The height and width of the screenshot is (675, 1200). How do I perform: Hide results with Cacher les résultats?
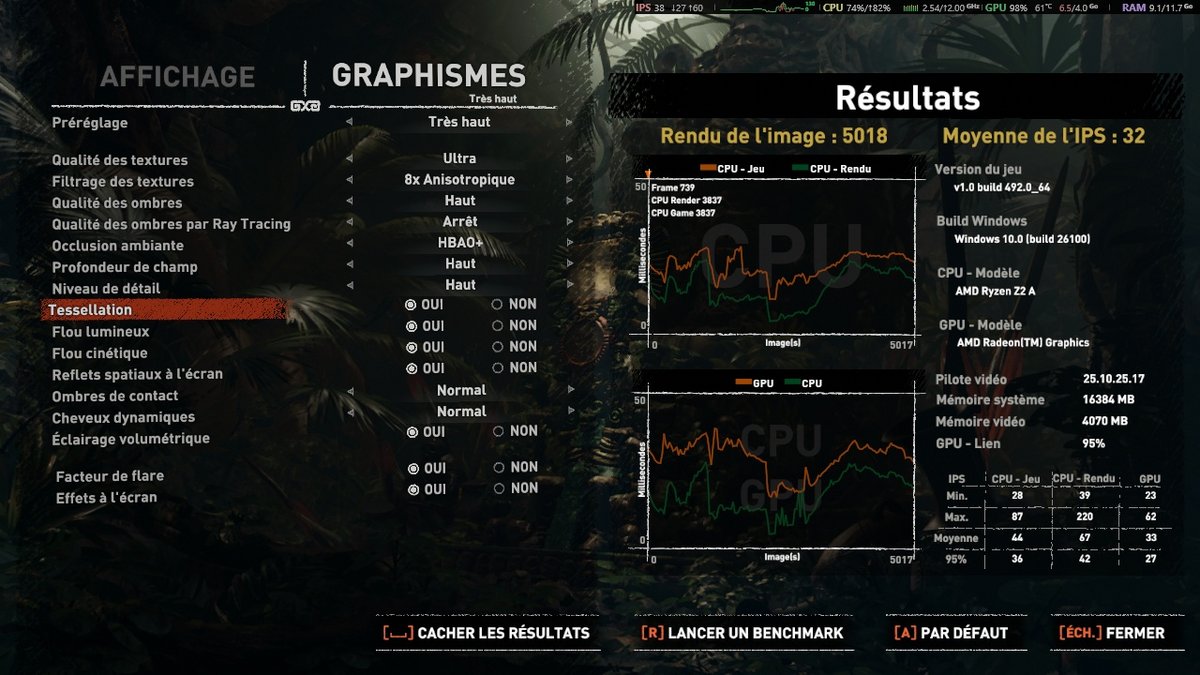coord(487,633)
